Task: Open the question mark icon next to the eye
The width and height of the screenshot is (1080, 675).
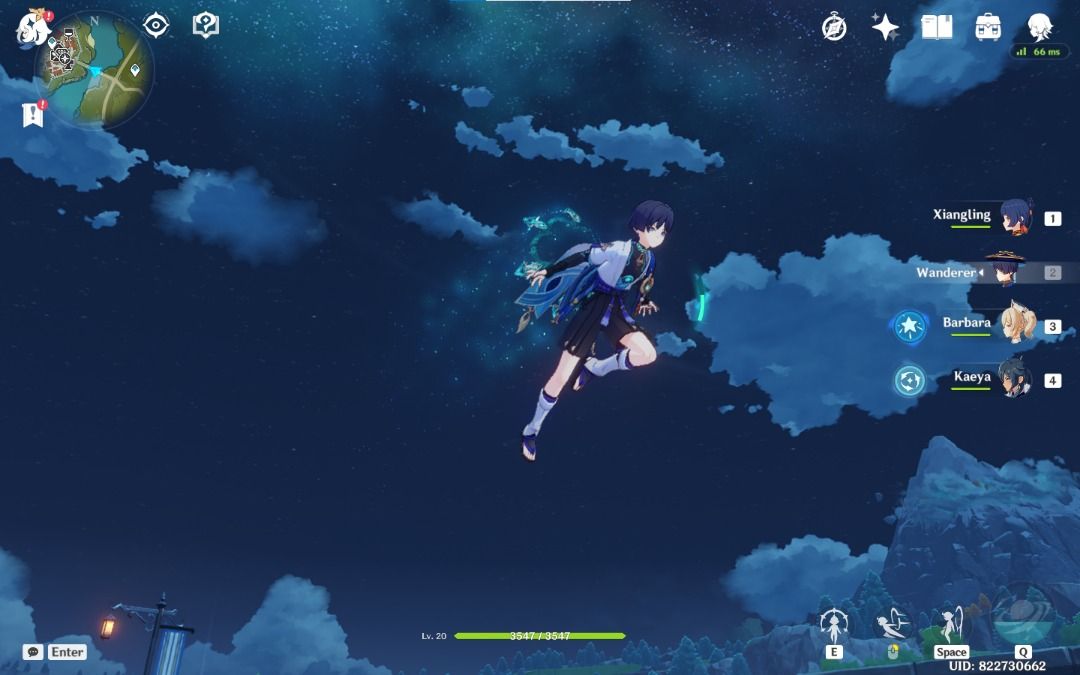Action: coord(205,25)
